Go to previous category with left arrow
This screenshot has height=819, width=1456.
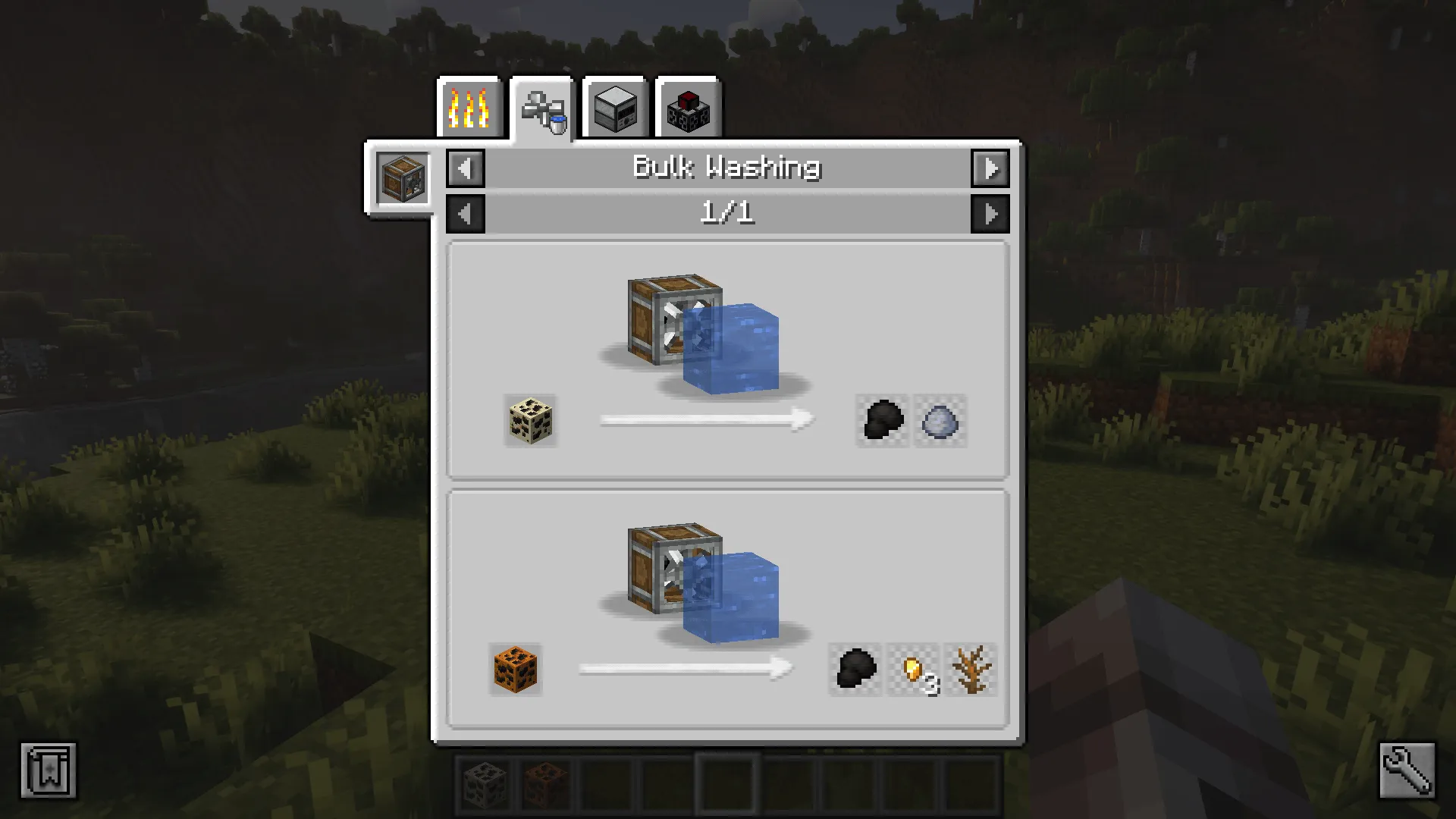[465, 168]
